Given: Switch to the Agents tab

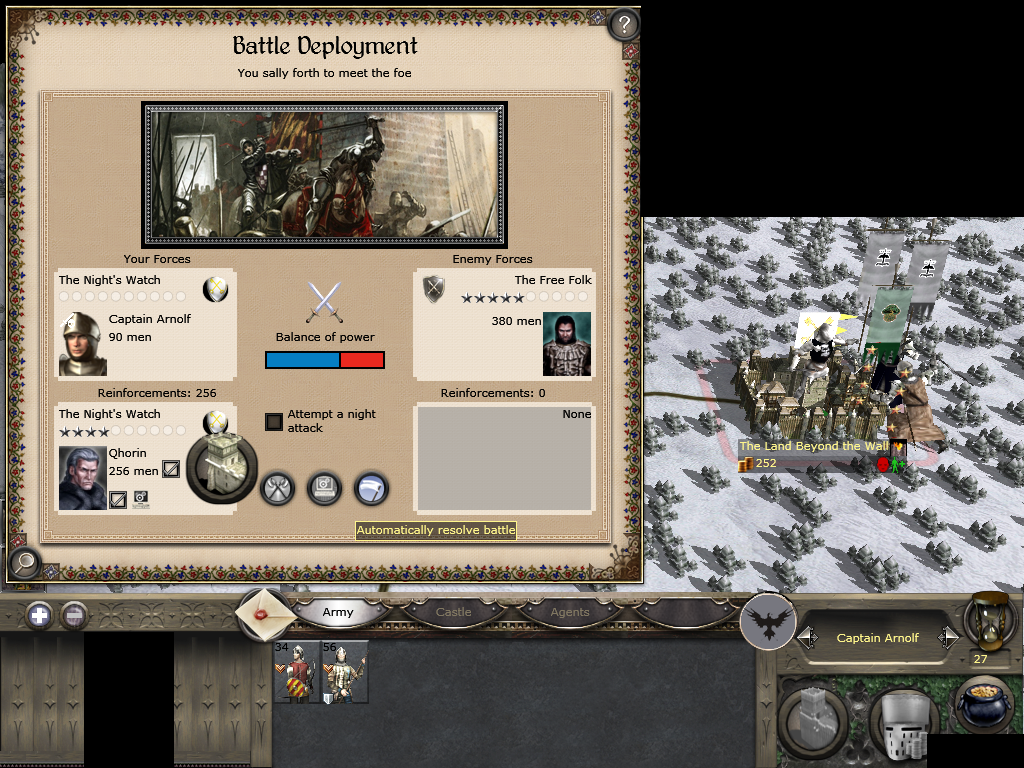Looking at the screenshot, I should (570, 612).
